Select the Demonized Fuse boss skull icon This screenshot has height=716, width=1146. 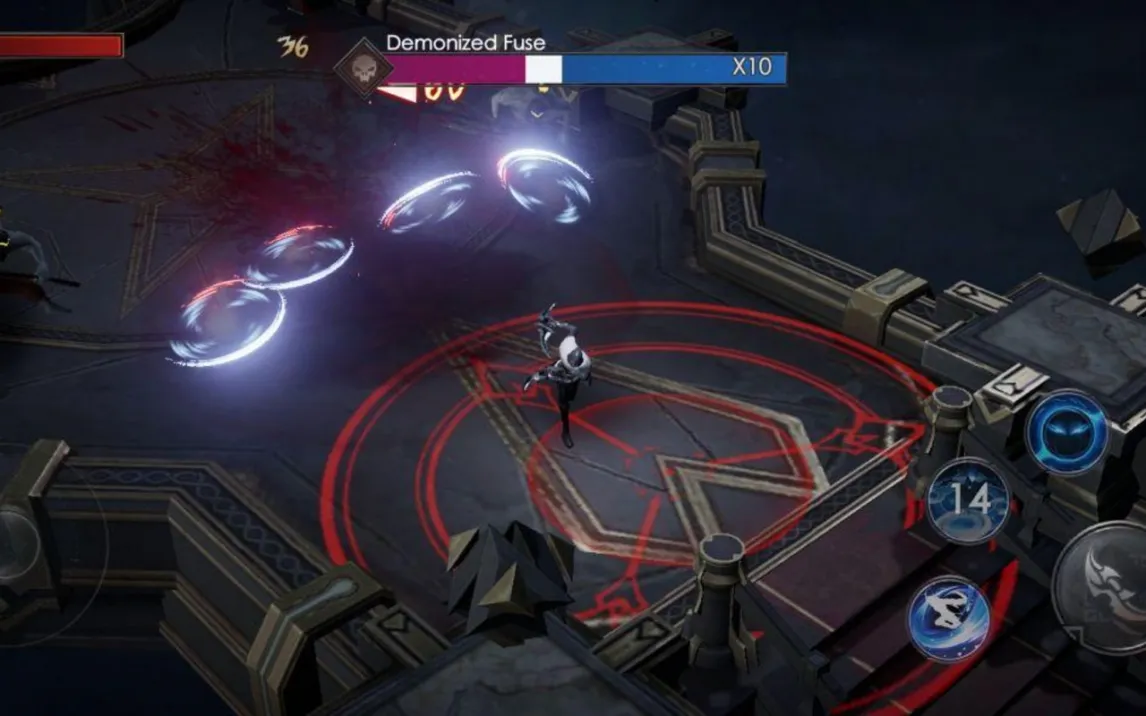(363, 68)
